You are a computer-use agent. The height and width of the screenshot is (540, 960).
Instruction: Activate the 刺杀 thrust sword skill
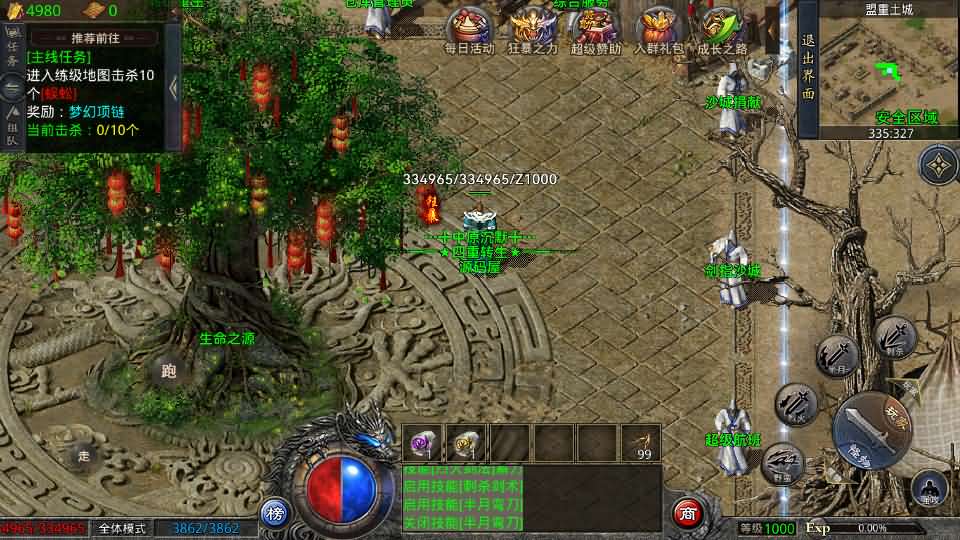point(895,337)
